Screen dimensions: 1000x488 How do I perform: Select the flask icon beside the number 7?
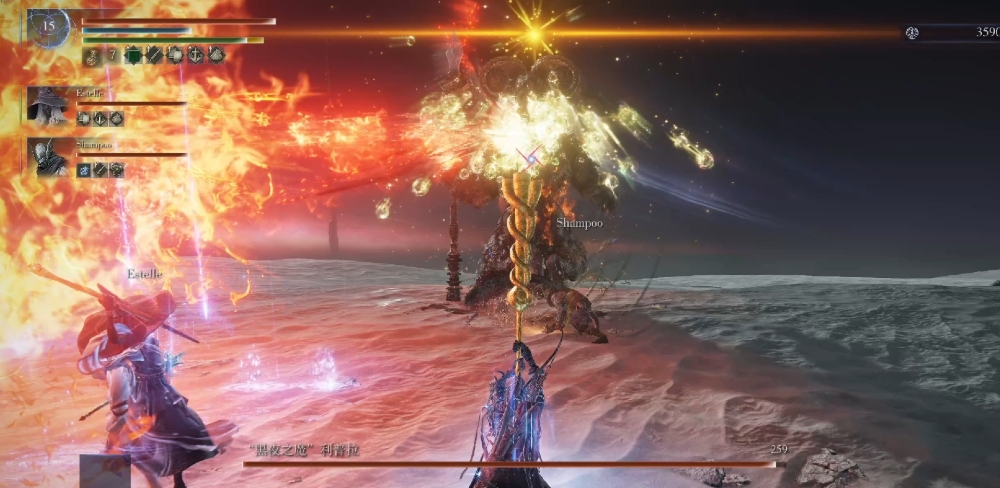(x=89, y=56)
